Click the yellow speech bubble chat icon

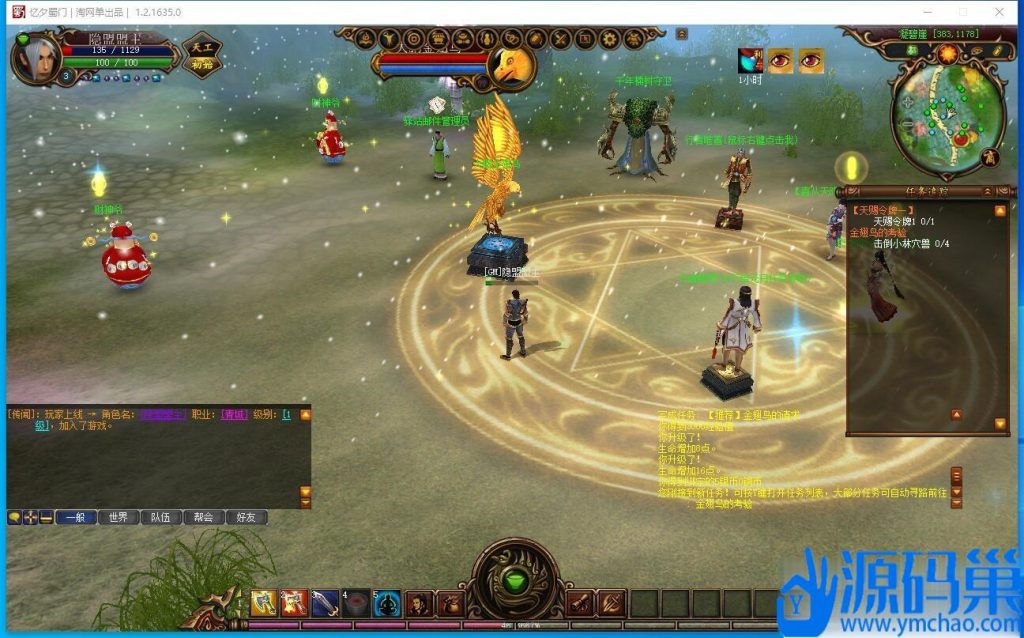pos(14,517)
